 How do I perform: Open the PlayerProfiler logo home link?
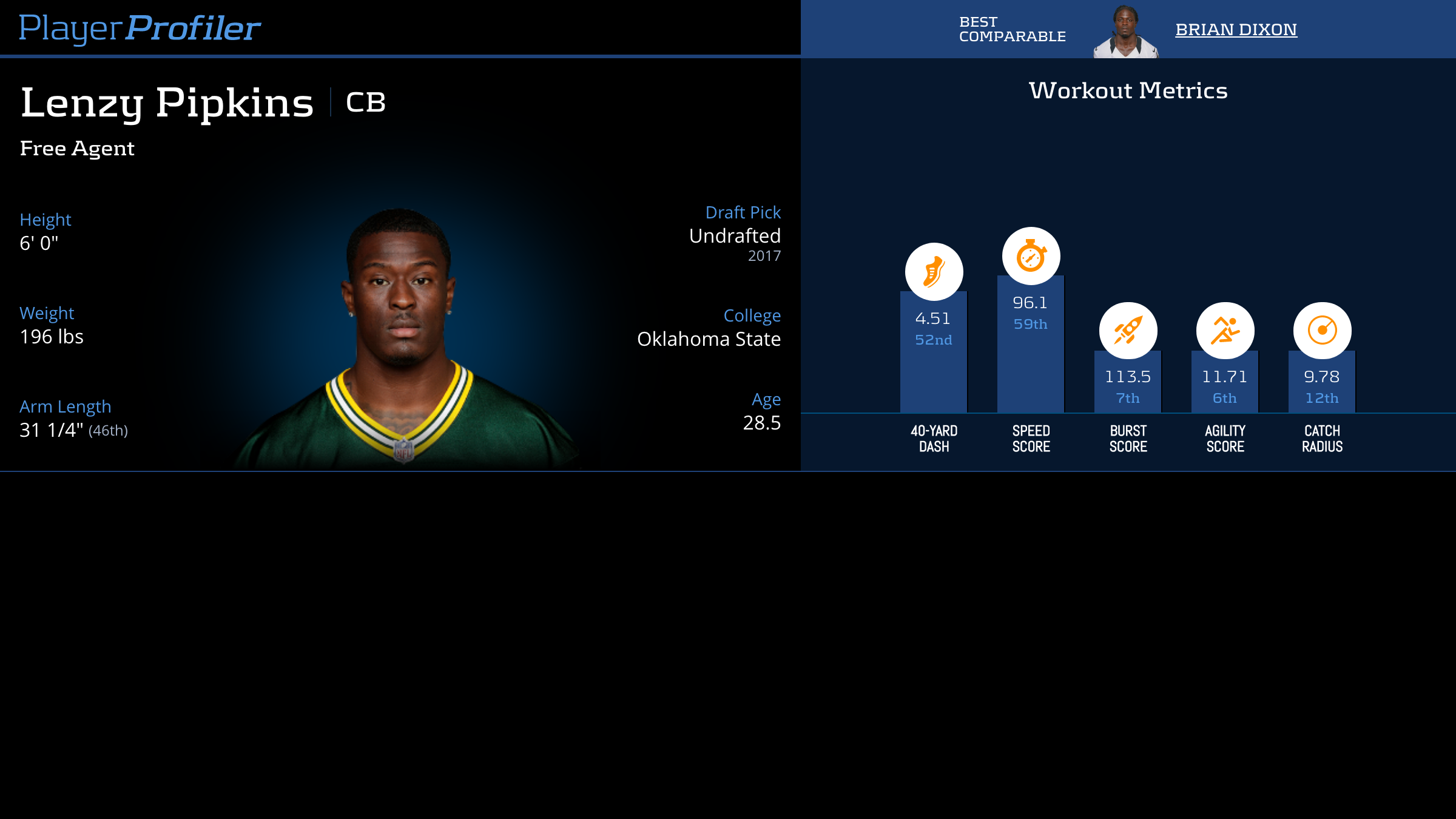(140, 29)
